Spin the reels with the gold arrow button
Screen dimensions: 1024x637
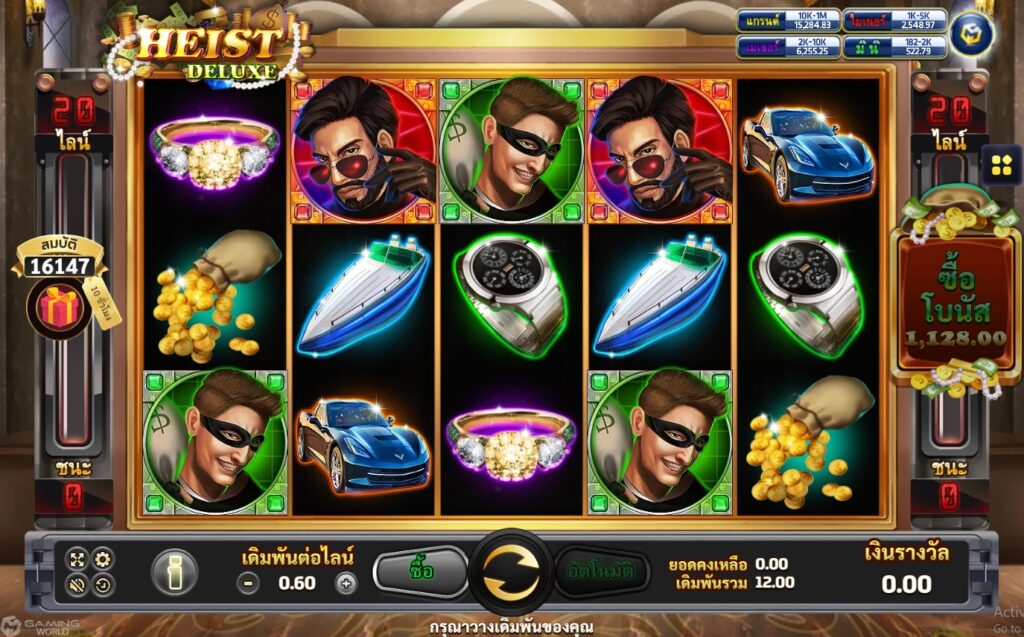pyautogui.click(x=511, y=574)
